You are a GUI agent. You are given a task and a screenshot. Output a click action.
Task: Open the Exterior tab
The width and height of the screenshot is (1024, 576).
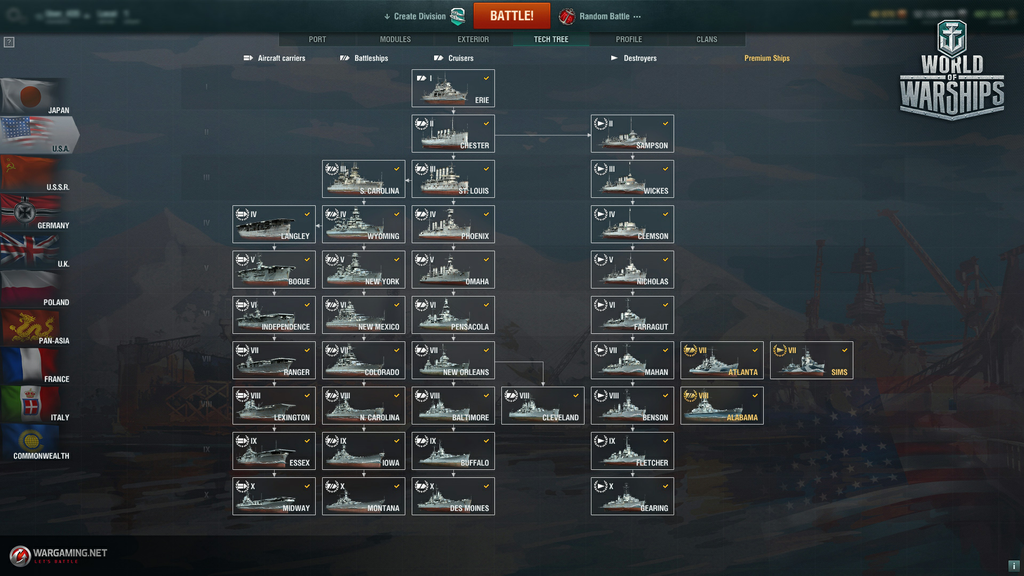pos(473,40)
